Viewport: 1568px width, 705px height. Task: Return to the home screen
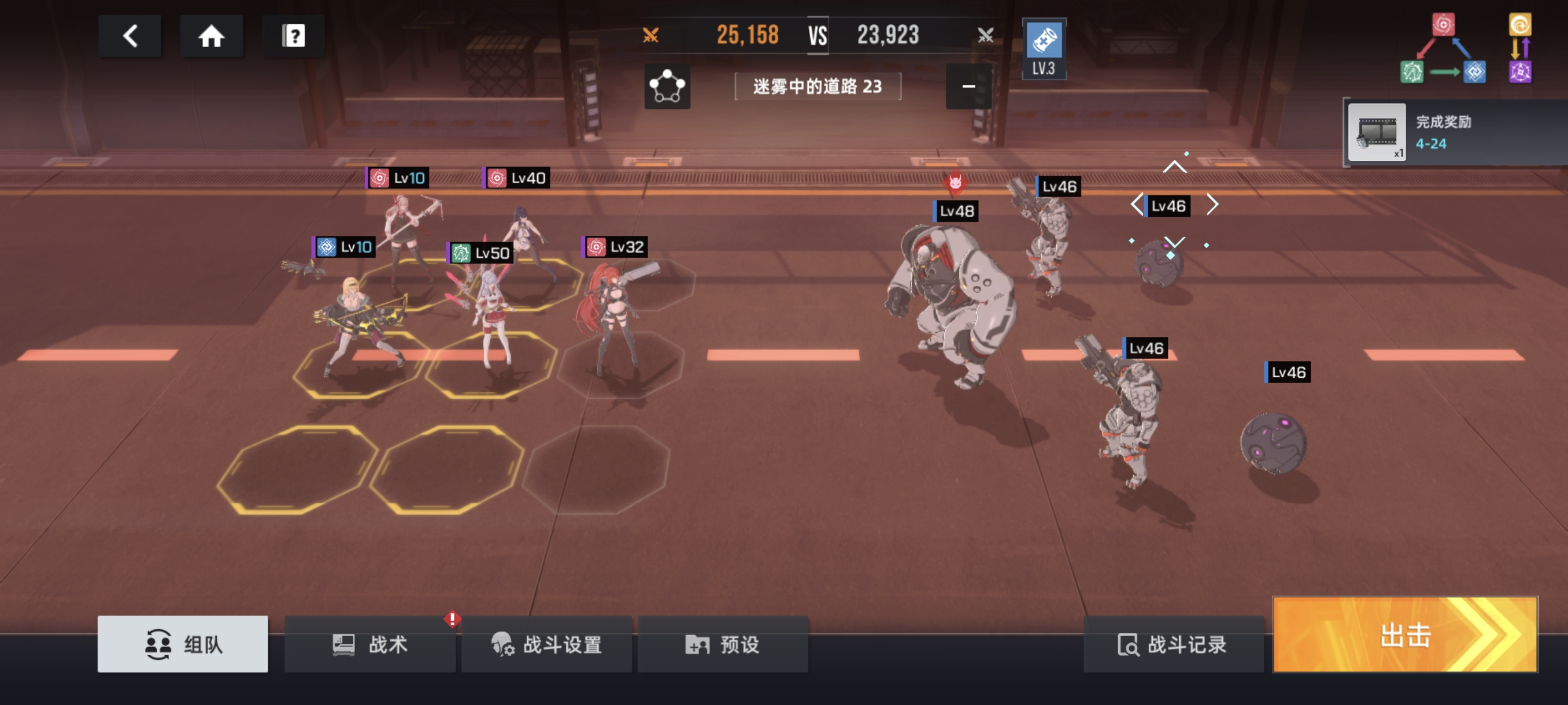click(x=211, y=36)
